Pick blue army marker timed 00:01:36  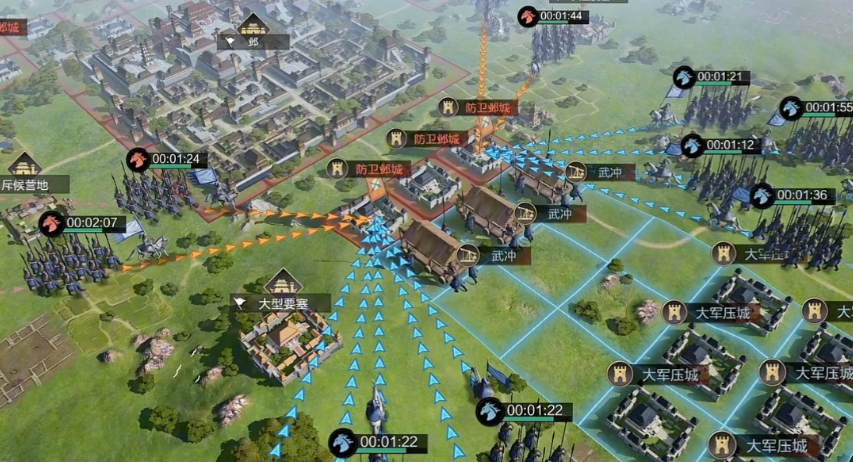763,196
